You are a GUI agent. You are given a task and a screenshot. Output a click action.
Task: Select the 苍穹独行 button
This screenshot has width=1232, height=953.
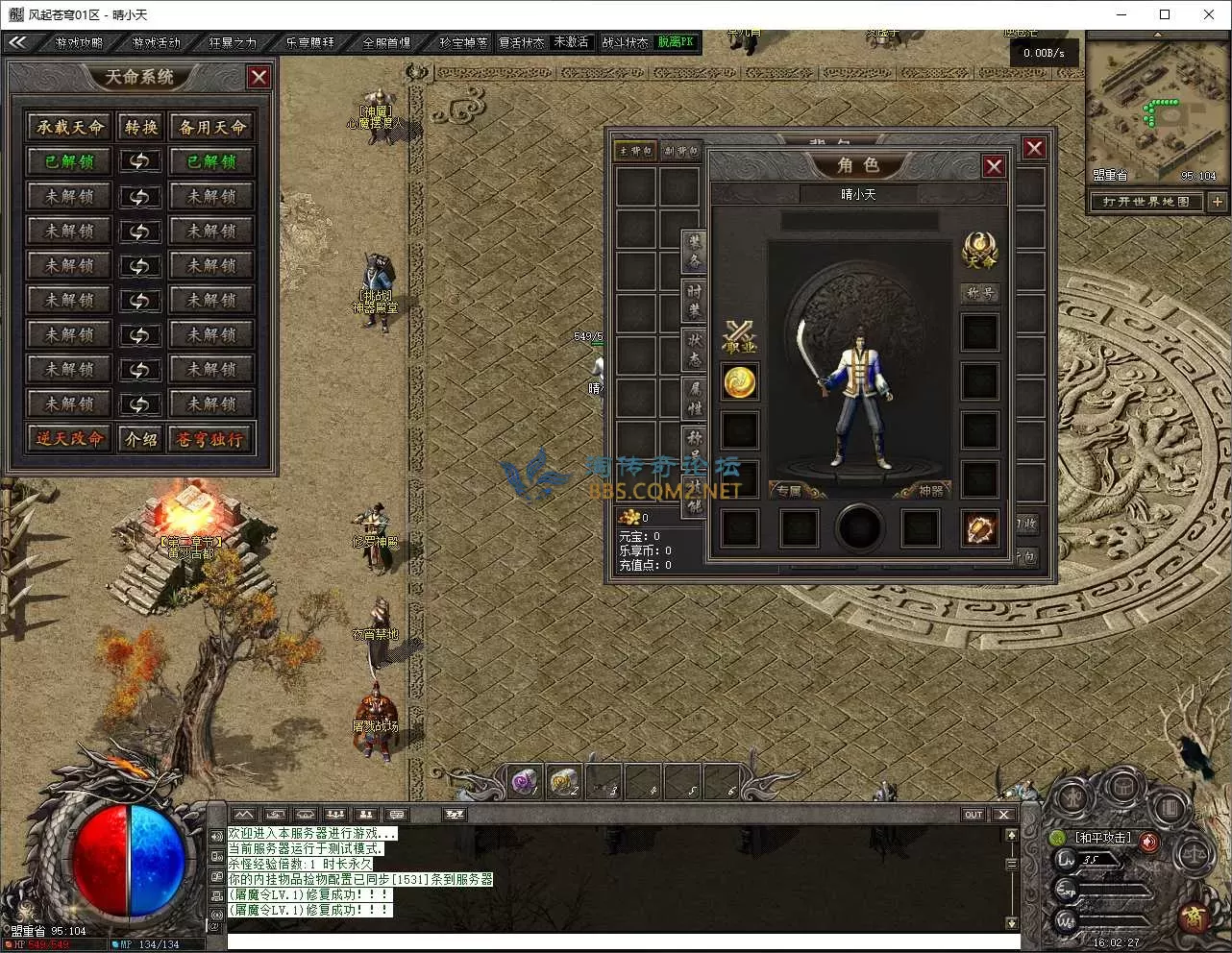[210, 439]
